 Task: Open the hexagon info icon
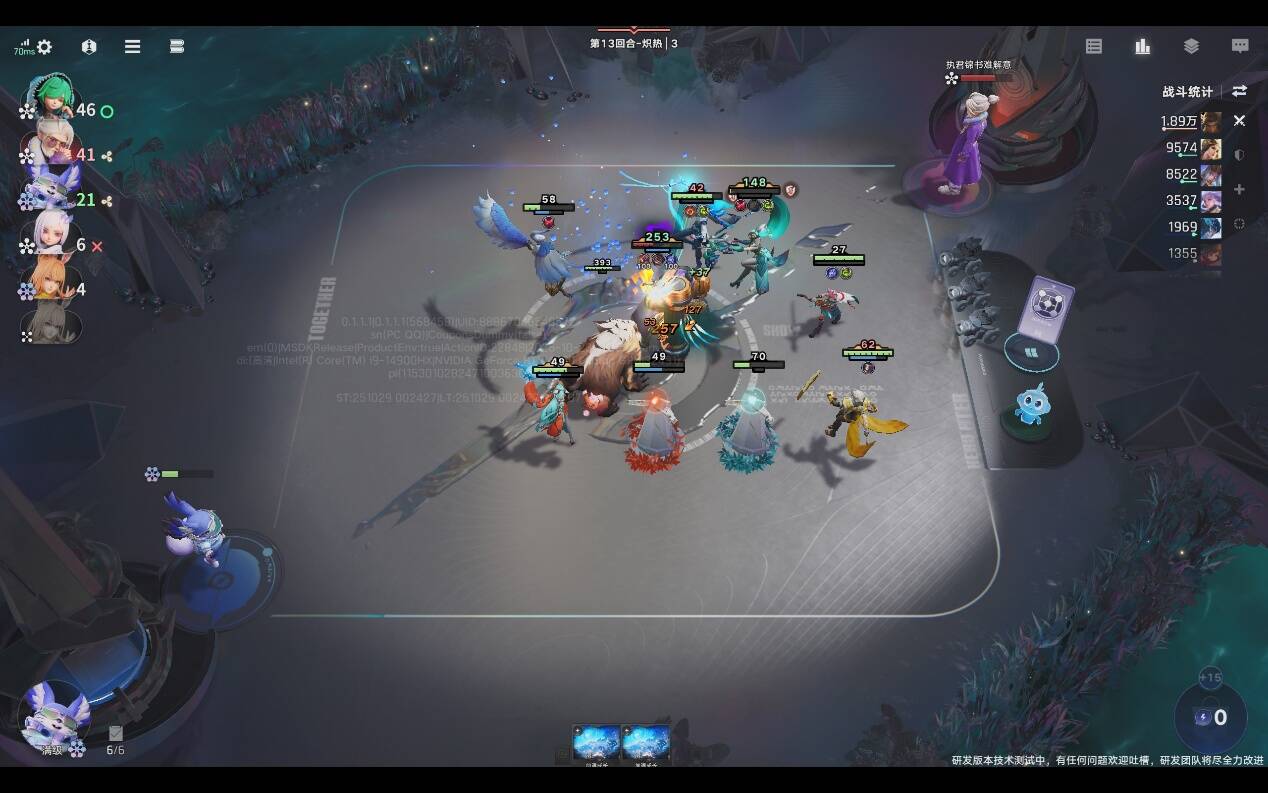point(89,47)
